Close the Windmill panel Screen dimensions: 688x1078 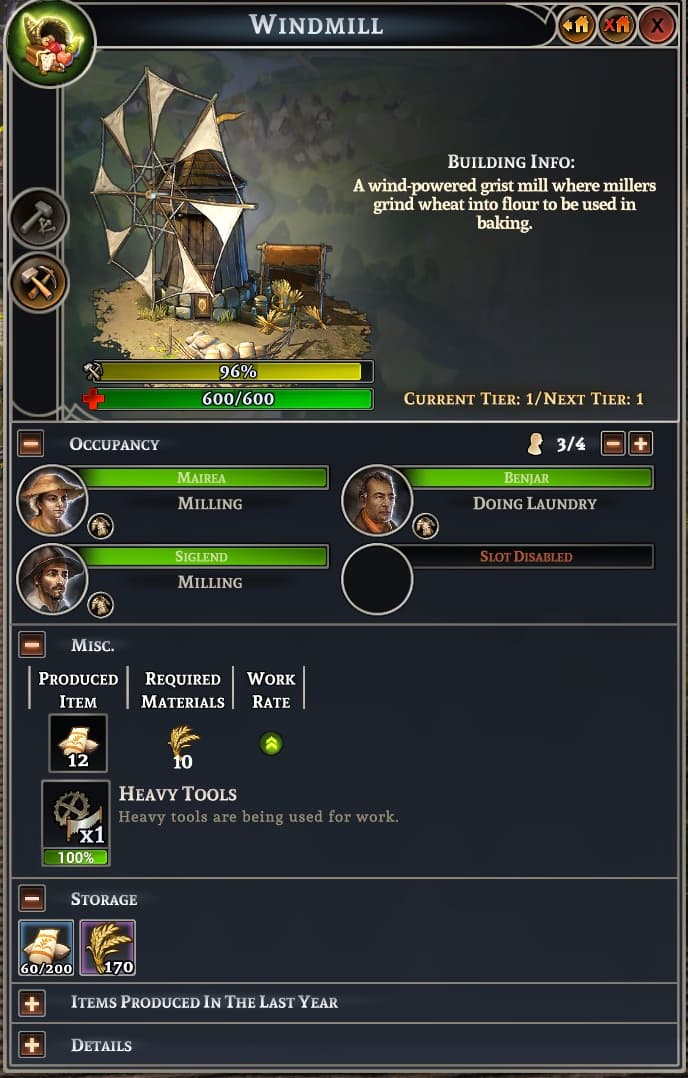(657, 25)
